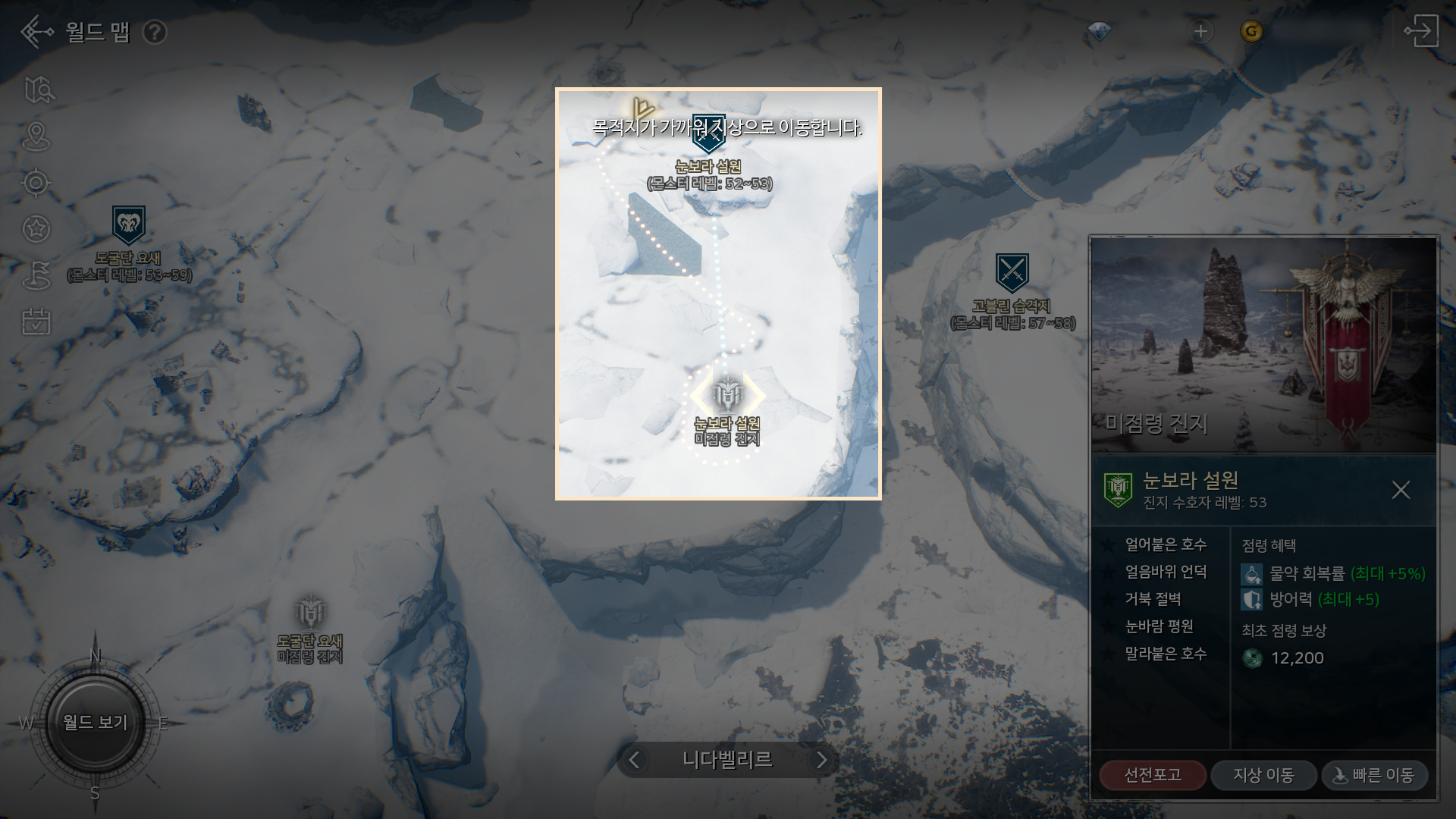Select 도굴단 요새 hunting zone marker
This screenshot has height=819, width=1456.
pos(128,226)
